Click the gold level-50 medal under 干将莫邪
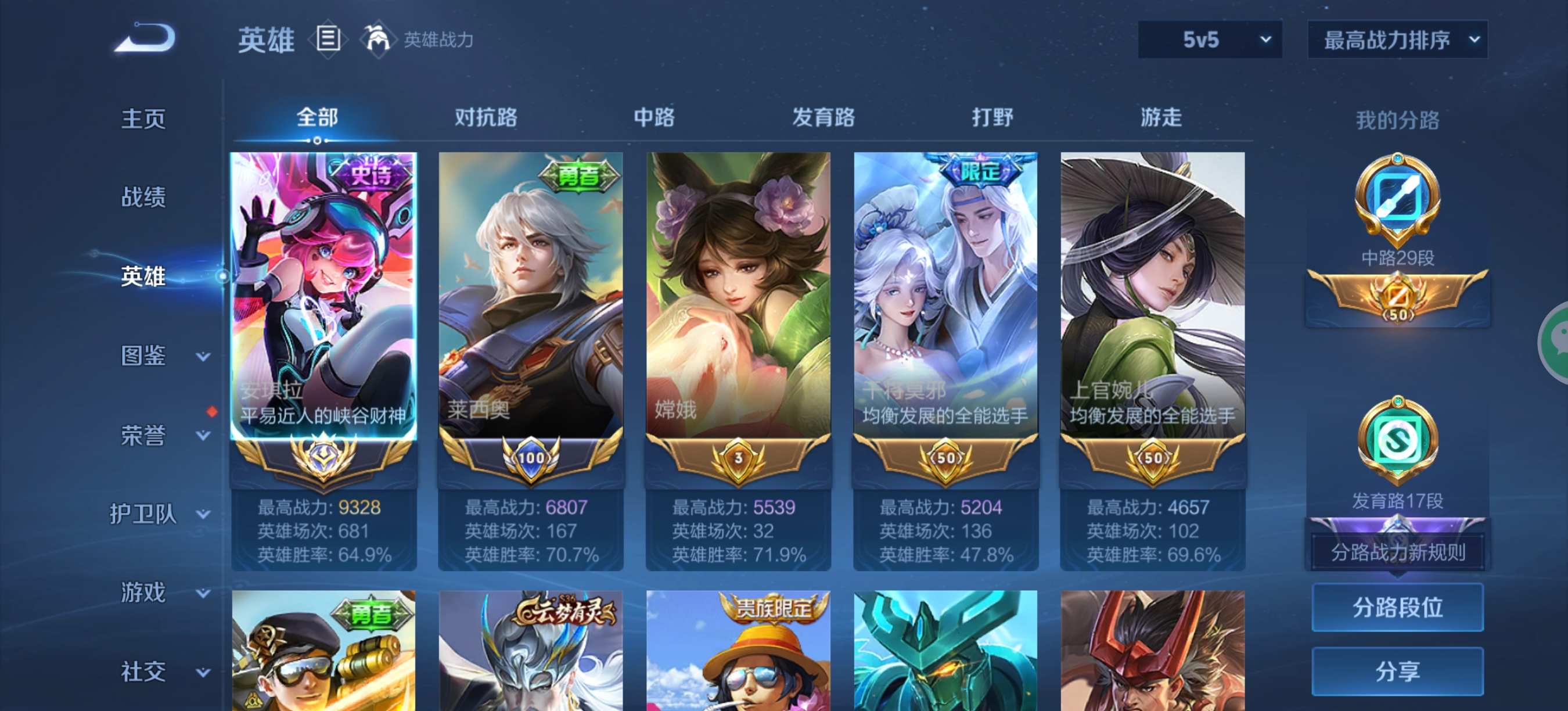The width and height of the screenshot is (1568, 711). click(x=945, y=458)
